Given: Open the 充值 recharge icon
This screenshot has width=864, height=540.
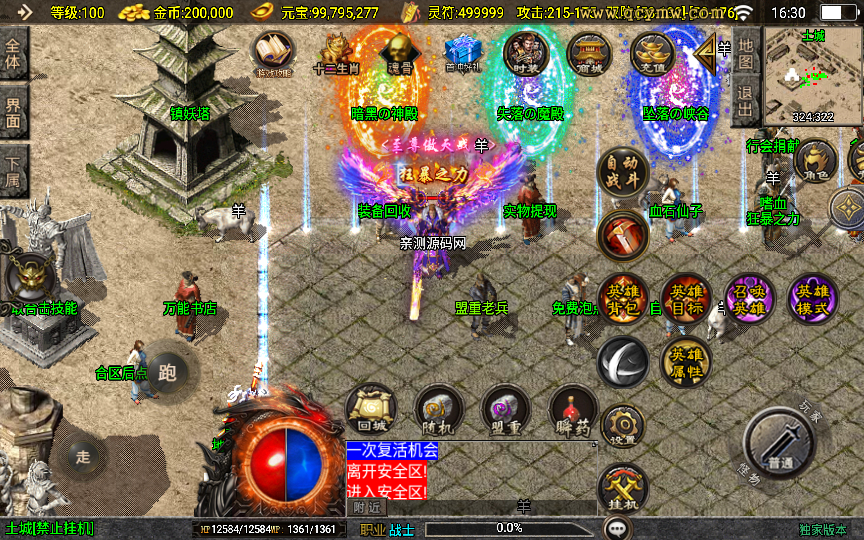Looking at the screenshot, I should click(x=653, y=53).
